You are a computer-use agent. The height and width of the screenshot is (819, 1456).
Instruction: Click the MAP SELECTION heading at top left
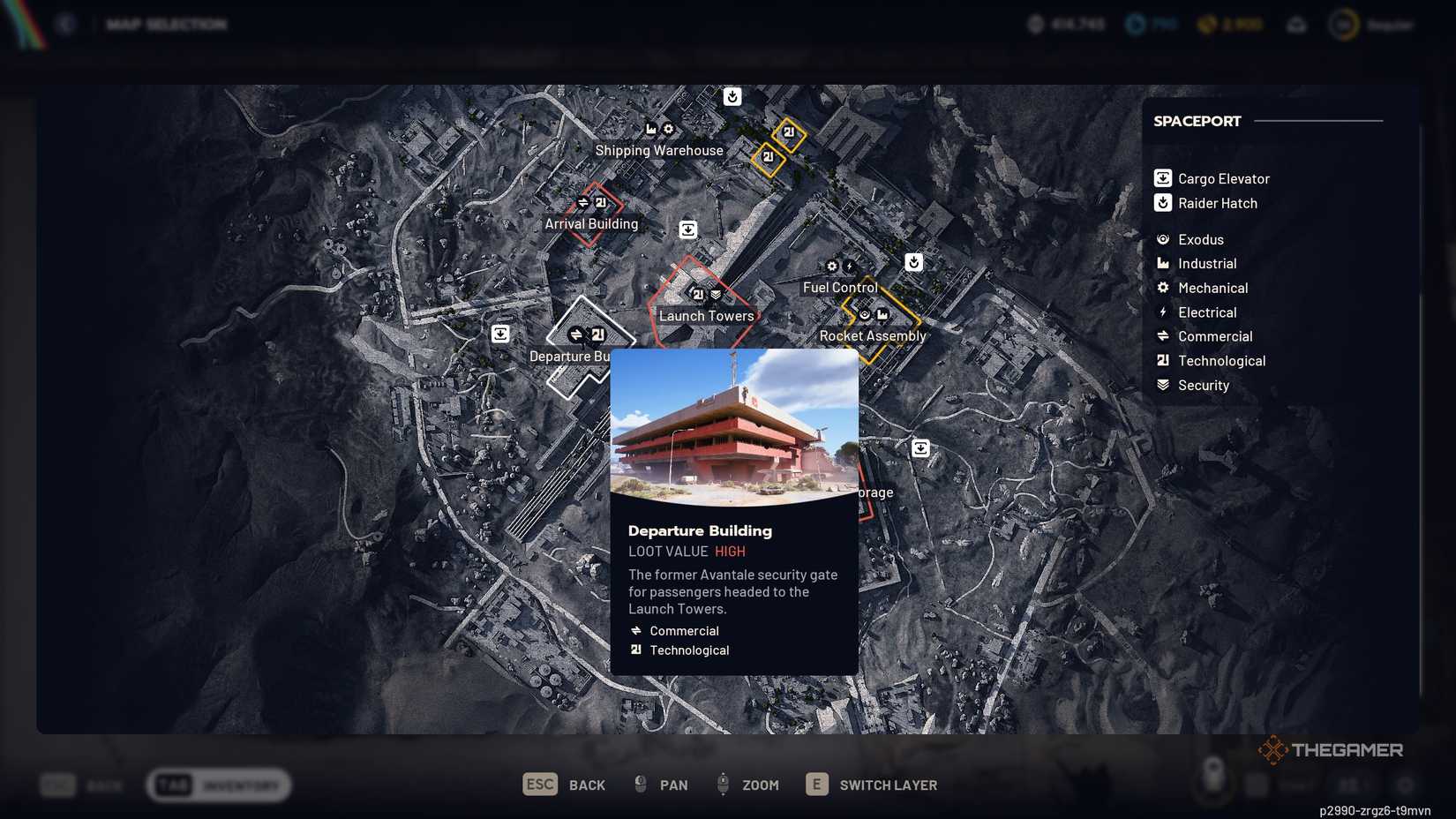[166, 24]
